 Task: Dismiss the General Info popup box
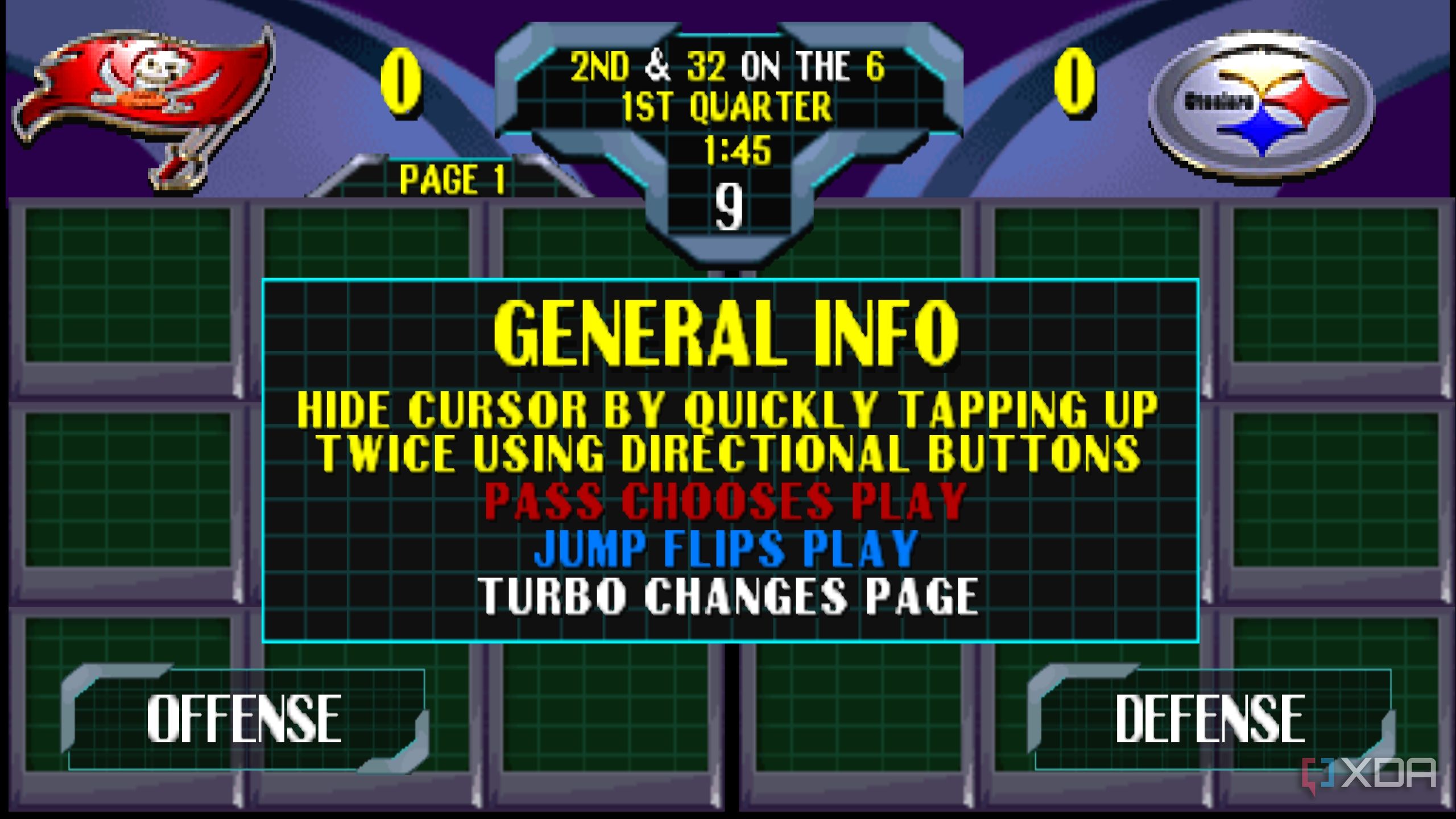(x=730, y=461)
